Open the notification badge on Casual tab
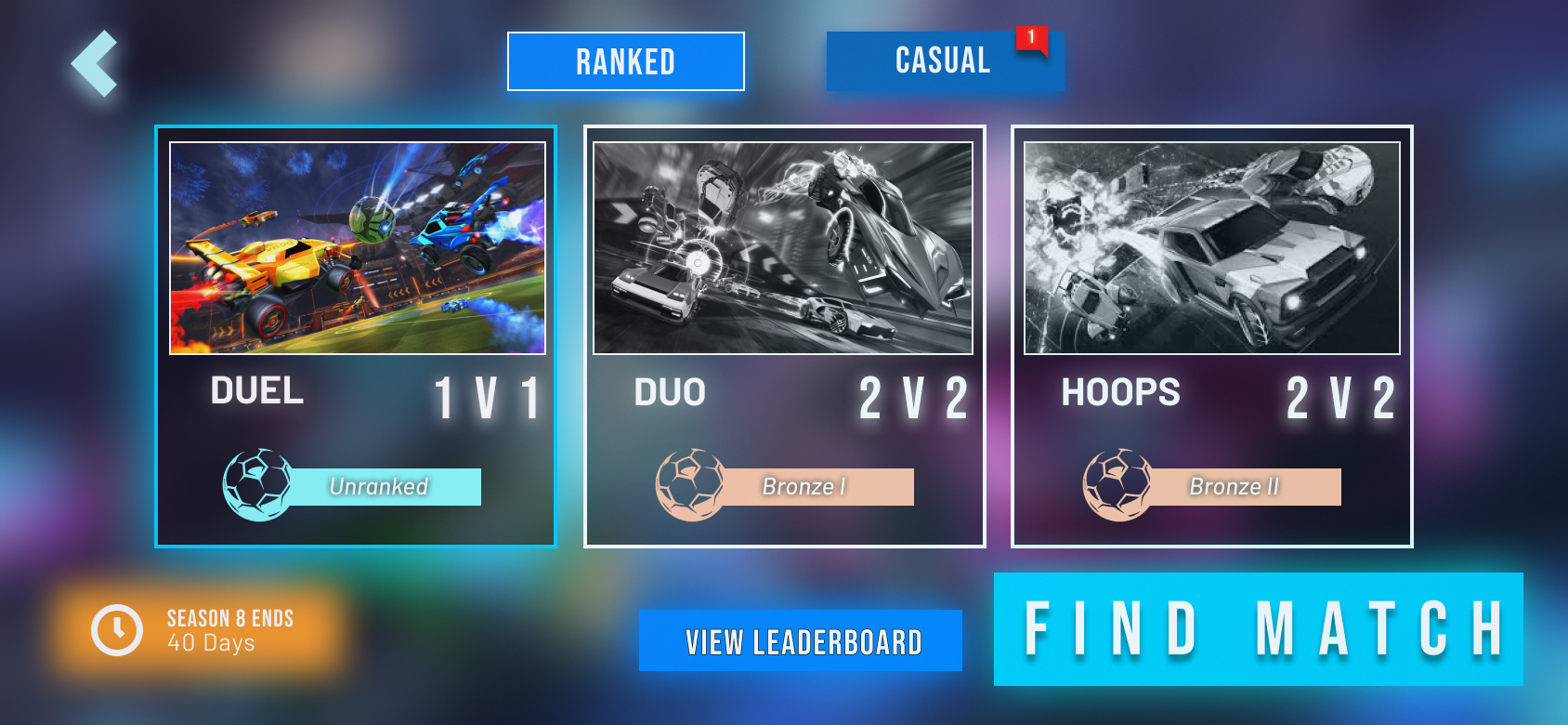 click(x=1031, y=39)
